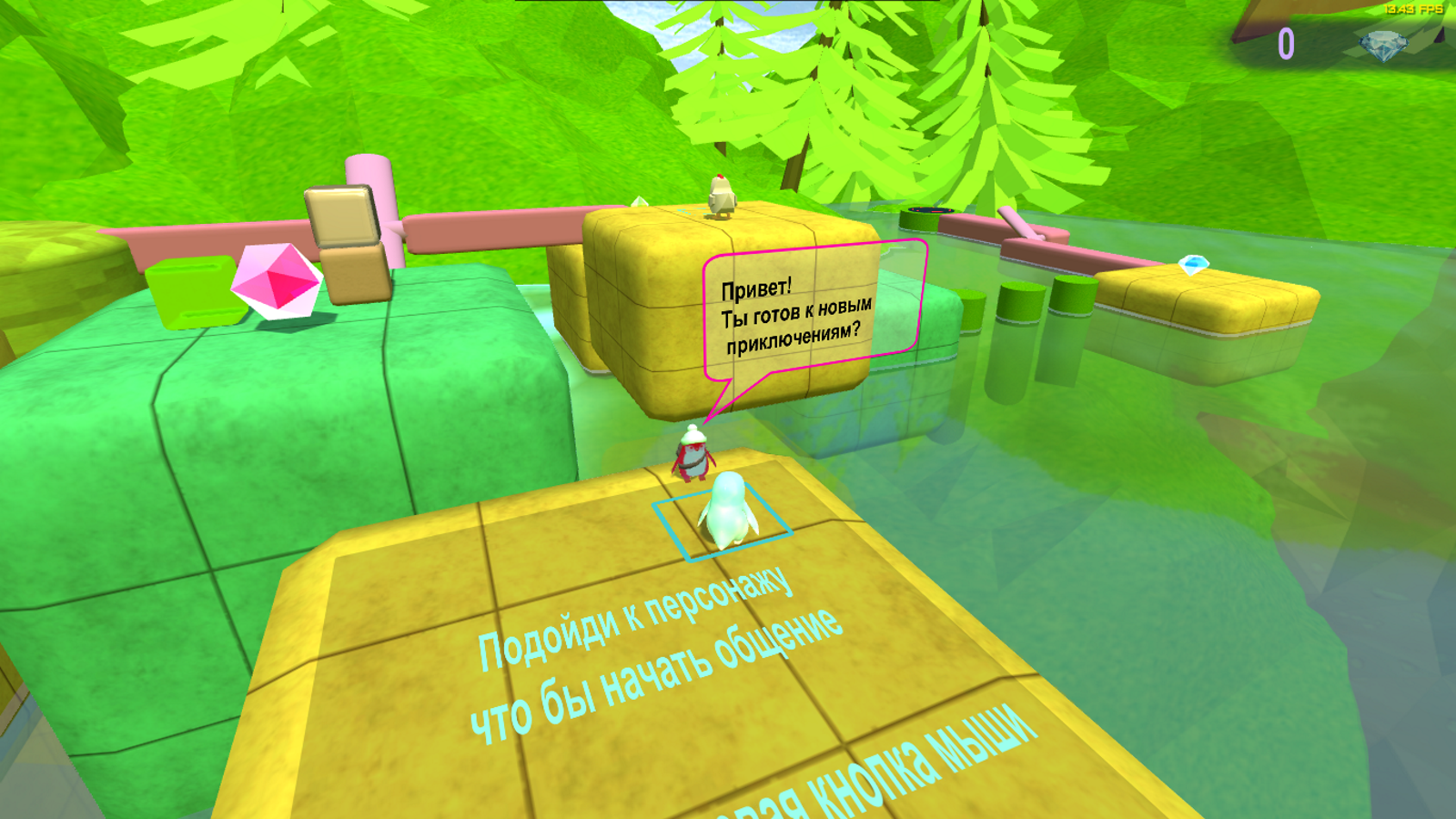Click the '0' gem count number
The width and height of the screenshot is (1456, 819).
(x=1289, y=43)
